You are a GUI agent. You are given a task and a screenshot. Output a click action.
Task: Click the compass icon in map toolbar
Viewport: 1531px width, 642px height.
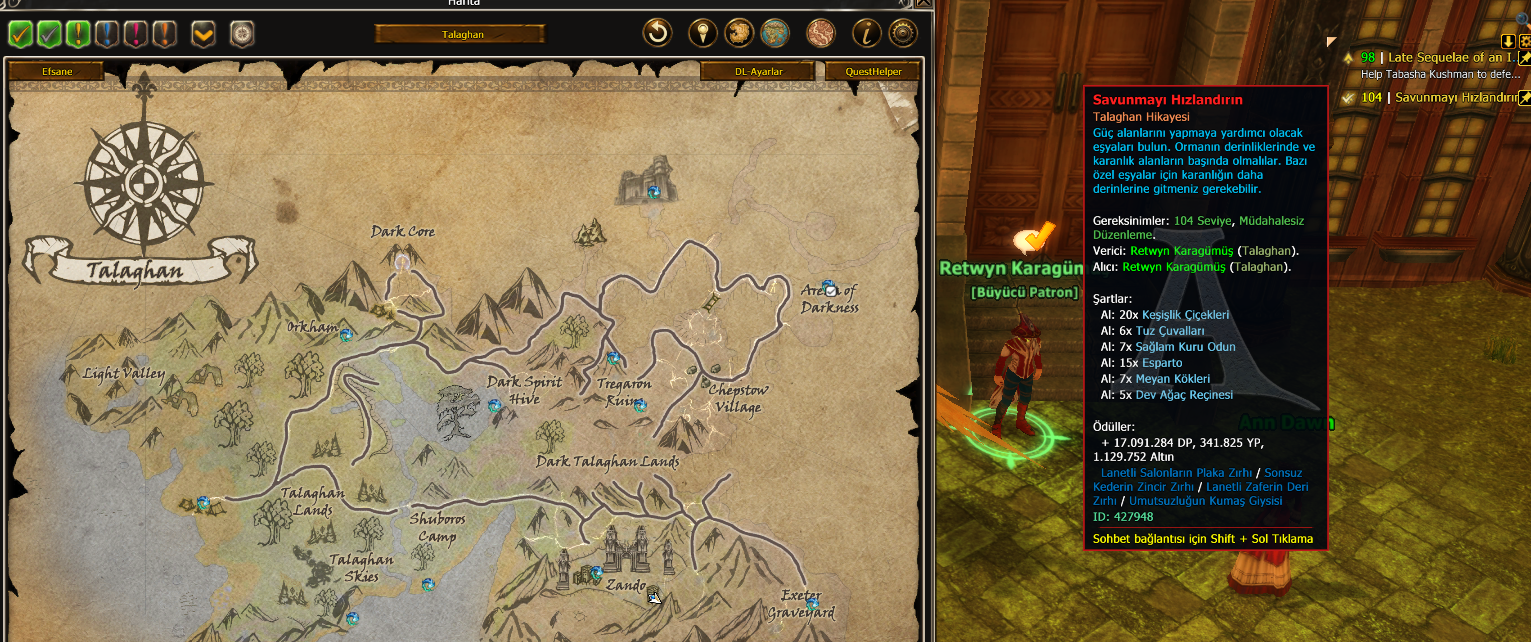(x=242, y=34)
